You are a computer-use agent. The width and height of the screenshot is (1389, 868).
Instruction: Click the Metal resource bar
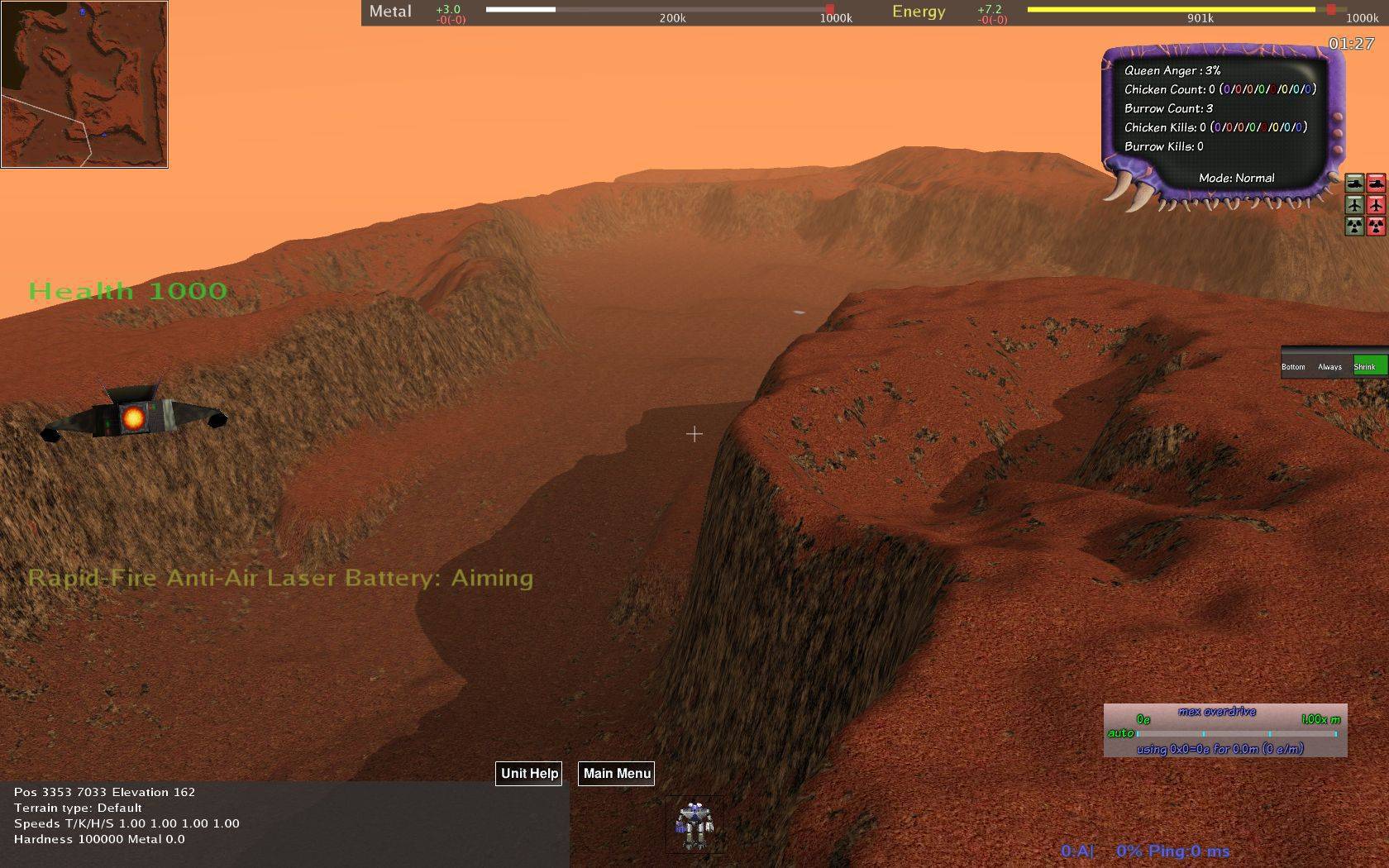[x=659, y=10]
